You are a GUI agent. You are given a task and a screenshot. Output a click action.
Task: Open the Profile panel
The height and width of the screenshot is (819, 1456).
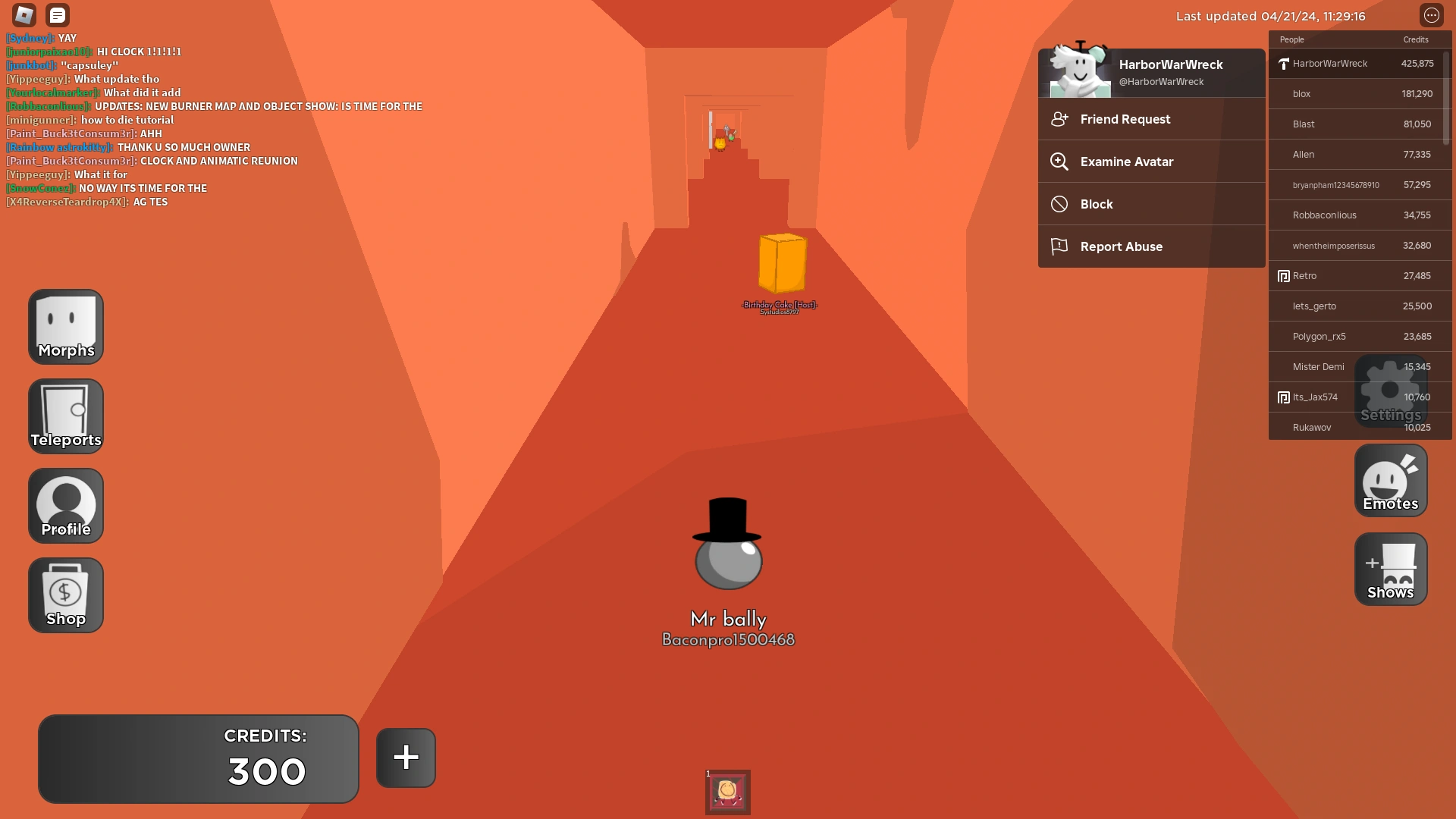point(65,504)
